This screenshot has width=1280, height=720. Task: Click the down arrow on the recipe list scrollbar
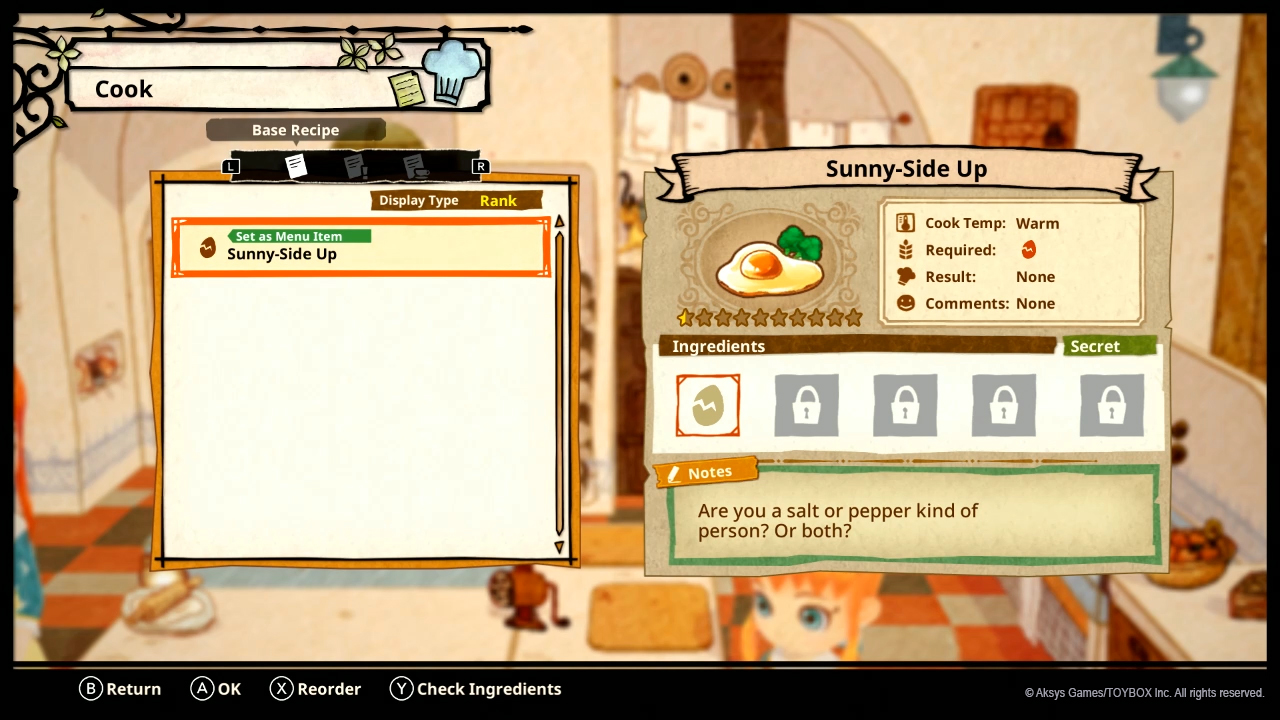pyautogui.click(x=560, y=547)
